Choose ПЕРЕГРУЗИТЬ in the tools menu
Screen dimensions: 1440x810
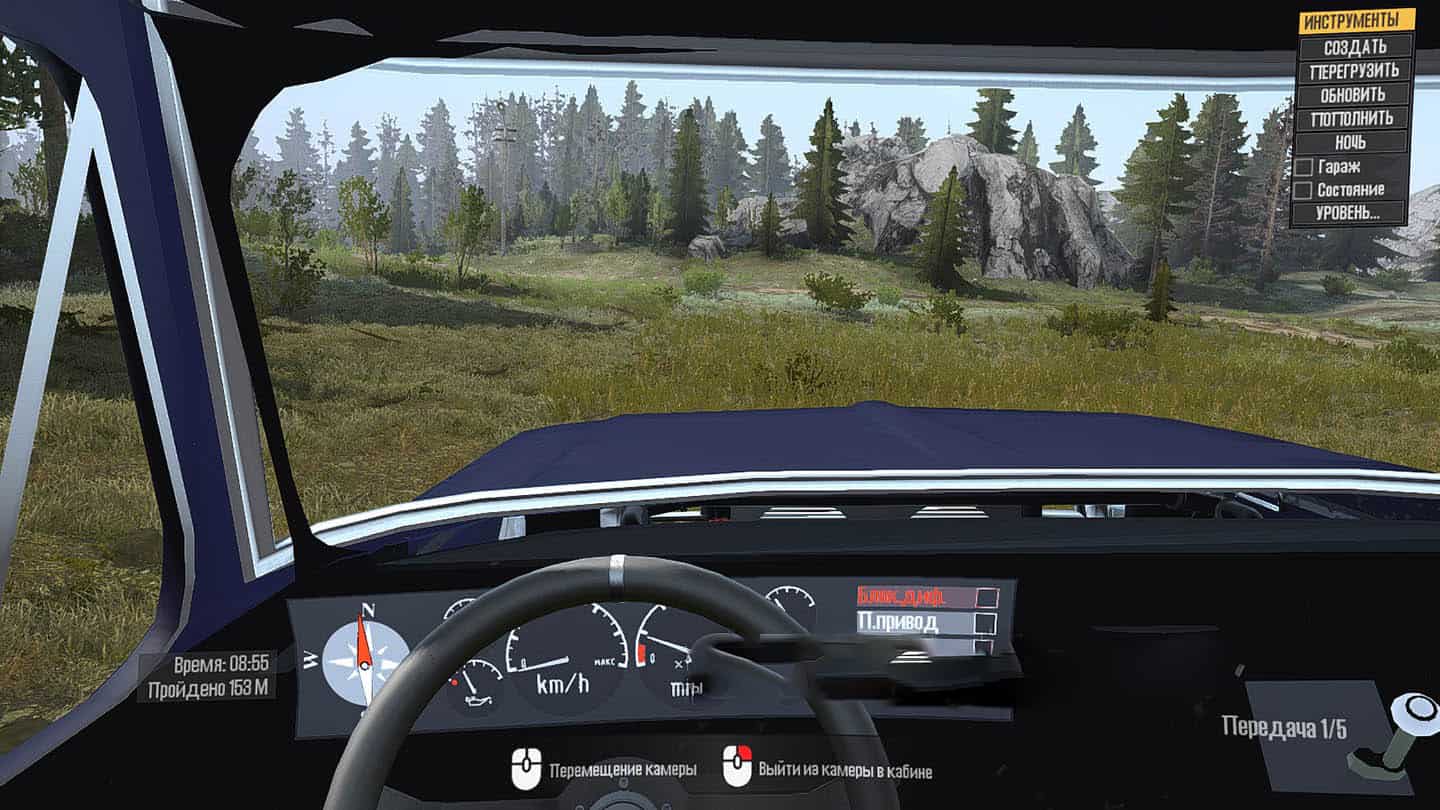(x=1355, y=71)
